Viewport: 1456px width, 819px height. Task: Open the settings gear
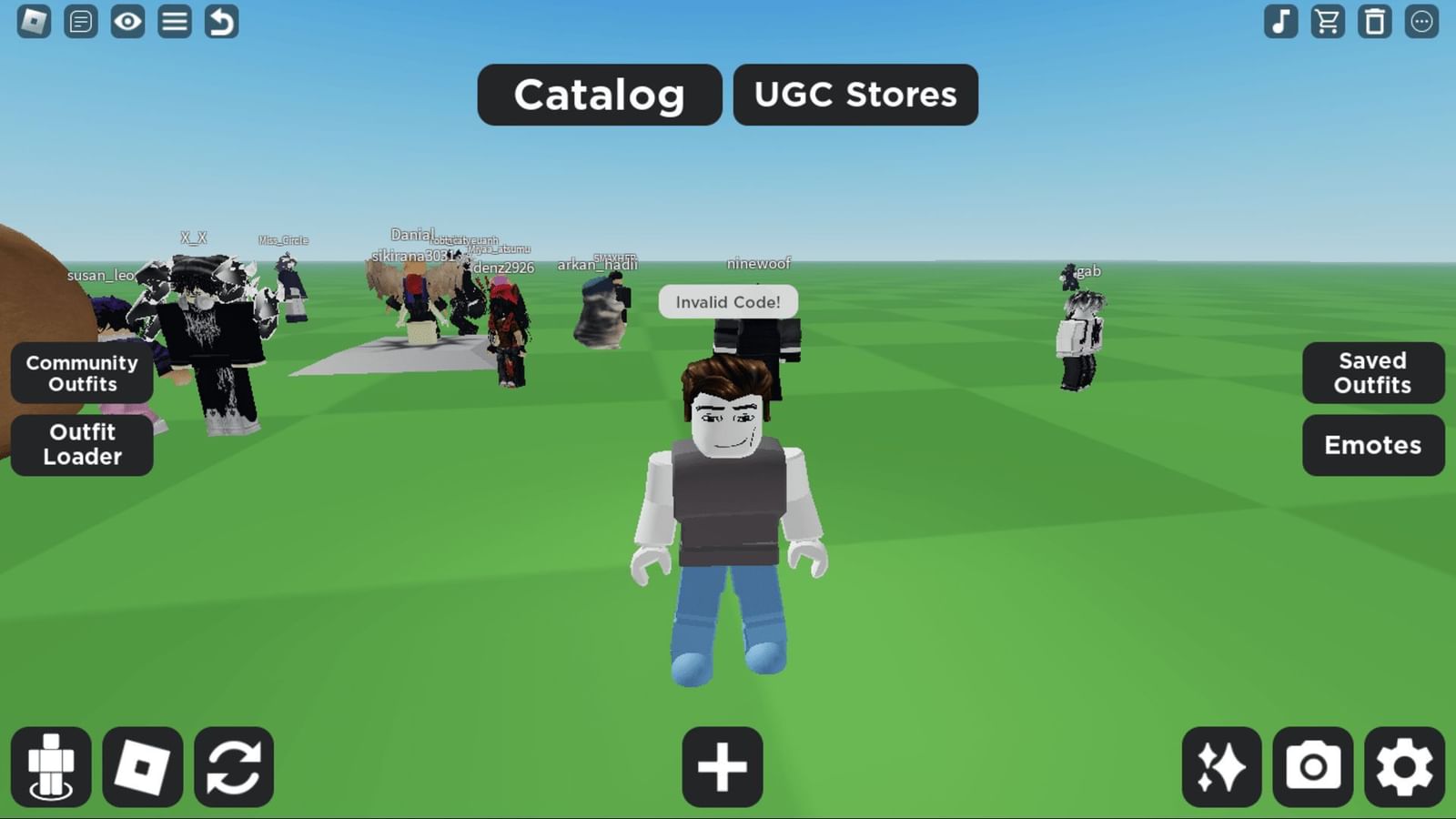point(1404,767)
